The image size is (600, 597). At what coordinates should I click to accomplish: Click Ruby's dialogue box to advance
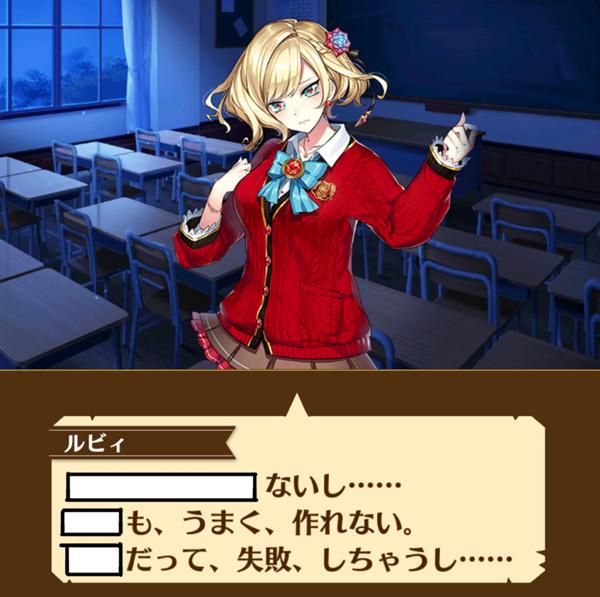[x=300, y=500]
